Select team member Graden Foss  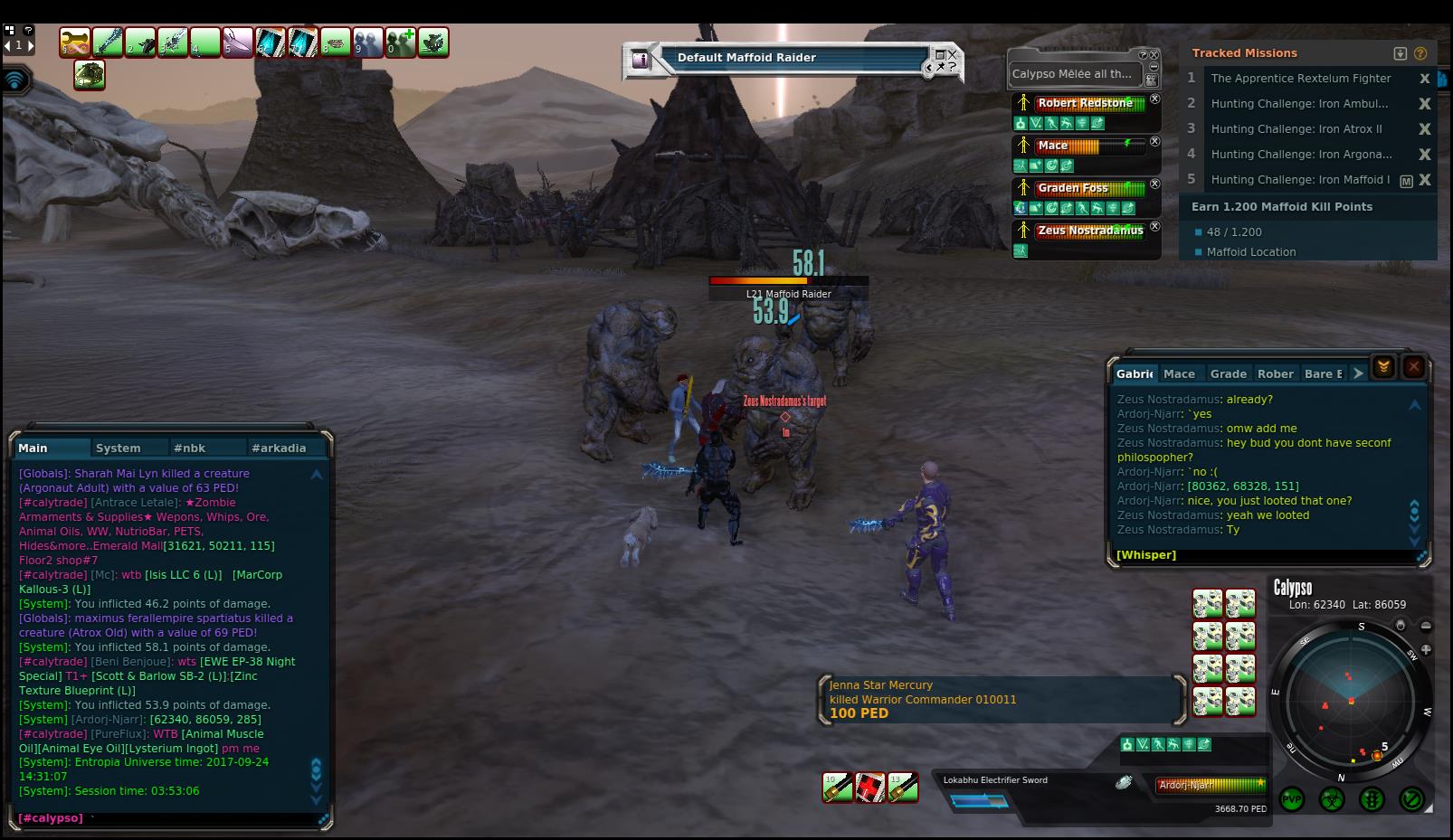(1073, 188)
